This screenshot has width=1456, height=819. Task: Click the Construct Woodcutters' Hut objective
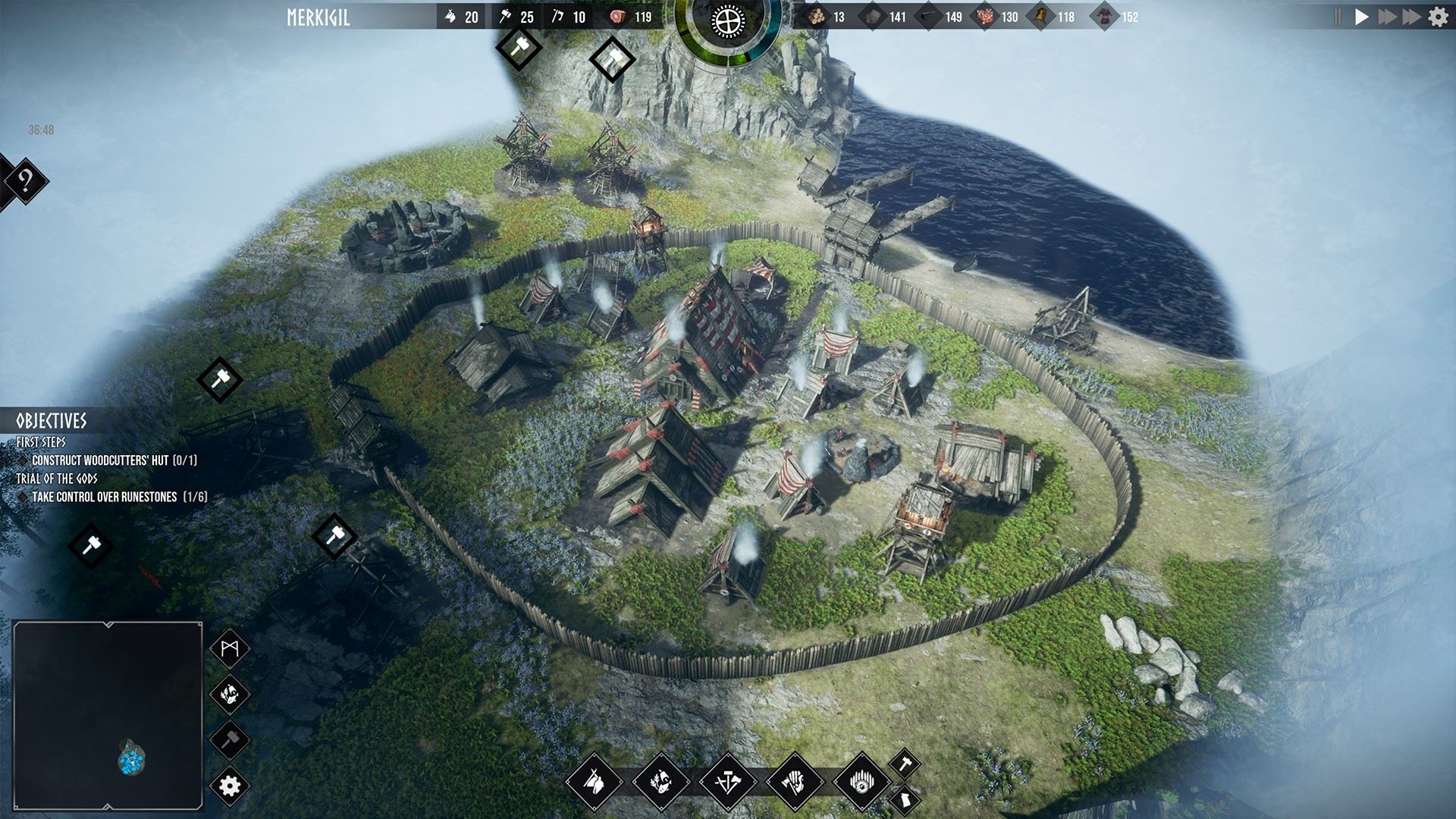pyautogui.click(x=114, y=458)
